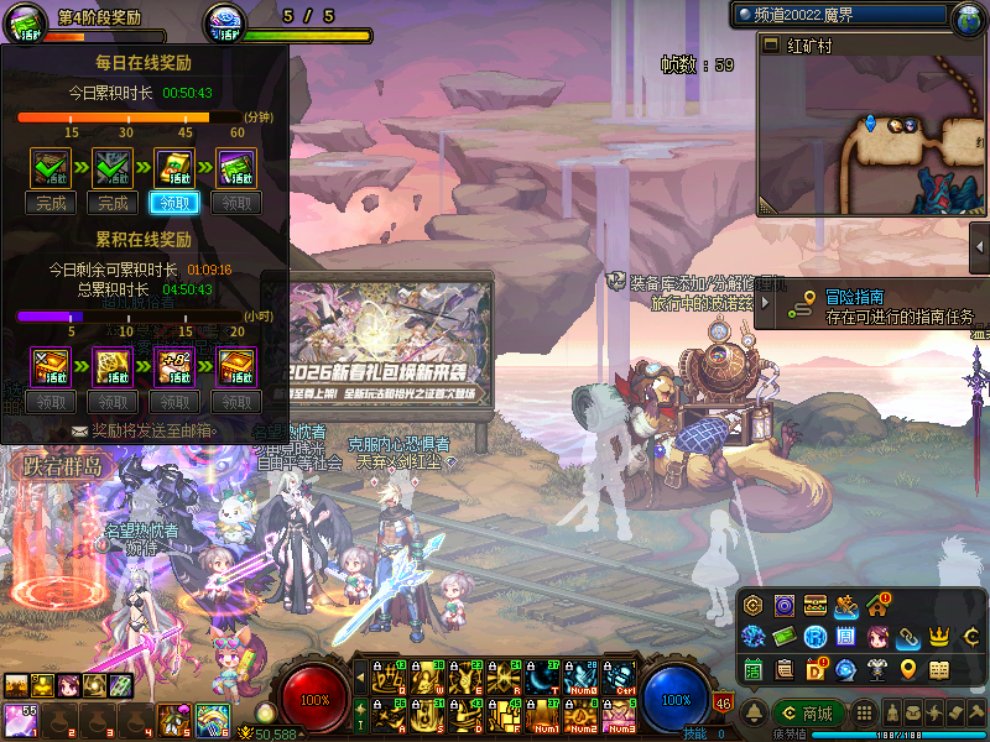Select the pink-haired girl portrait icon
The image size is (990, 742).
pos(877,637)
